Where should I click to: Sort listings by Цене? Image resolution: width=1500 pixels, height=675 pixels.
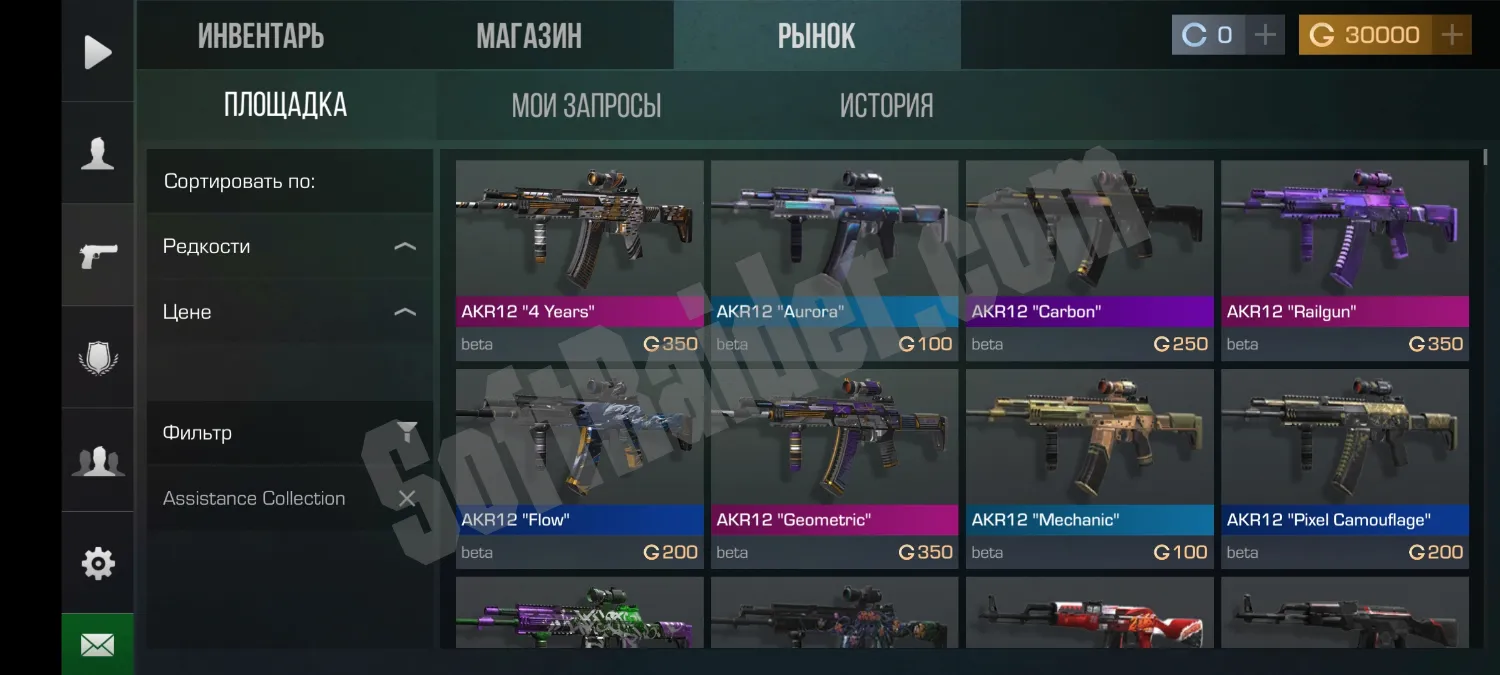pos(289,312)
